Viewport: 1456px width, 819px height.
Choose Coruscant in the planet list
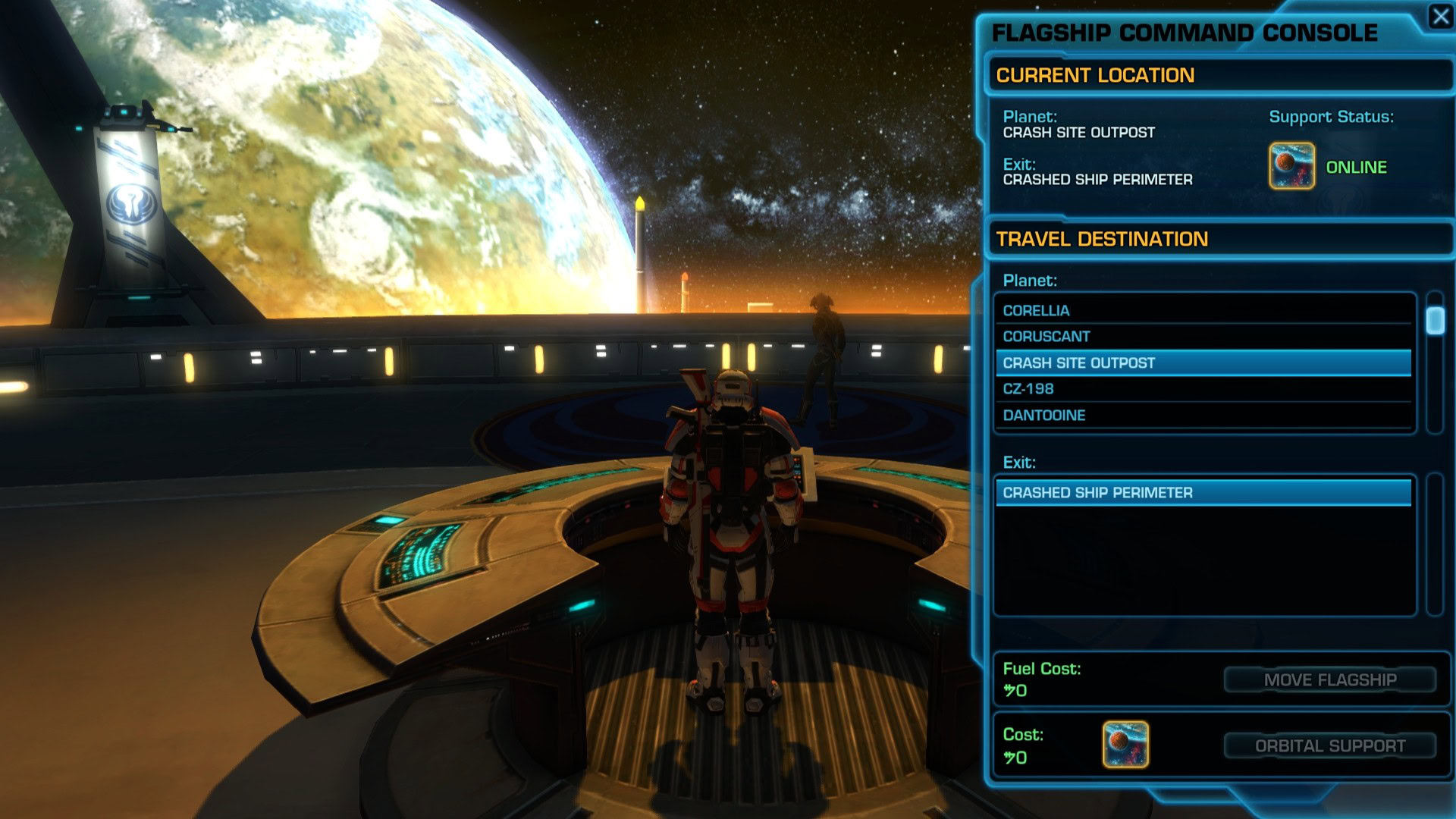click(x=1202, y=337)
